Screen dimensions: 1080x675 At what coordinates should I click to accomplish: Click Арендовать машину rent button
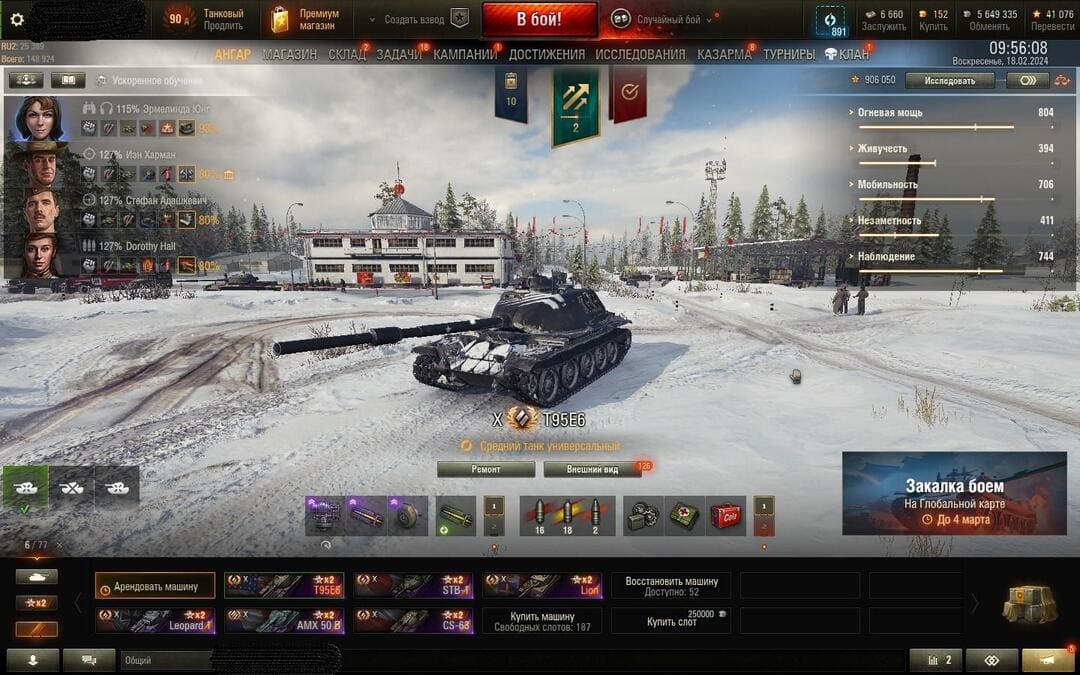[x=155, y=586]
